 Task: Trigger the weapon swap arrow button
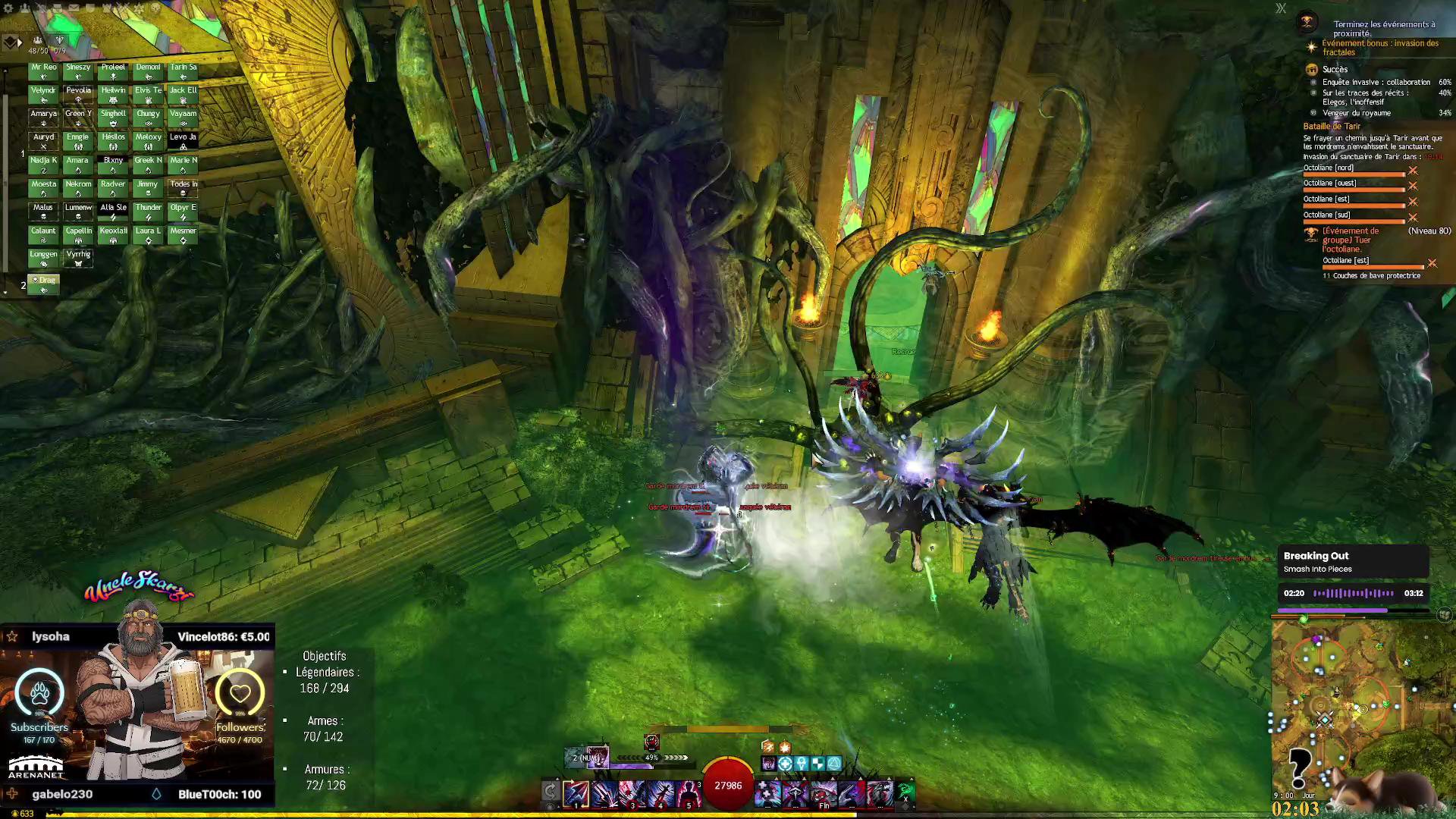tap(551, 792)
